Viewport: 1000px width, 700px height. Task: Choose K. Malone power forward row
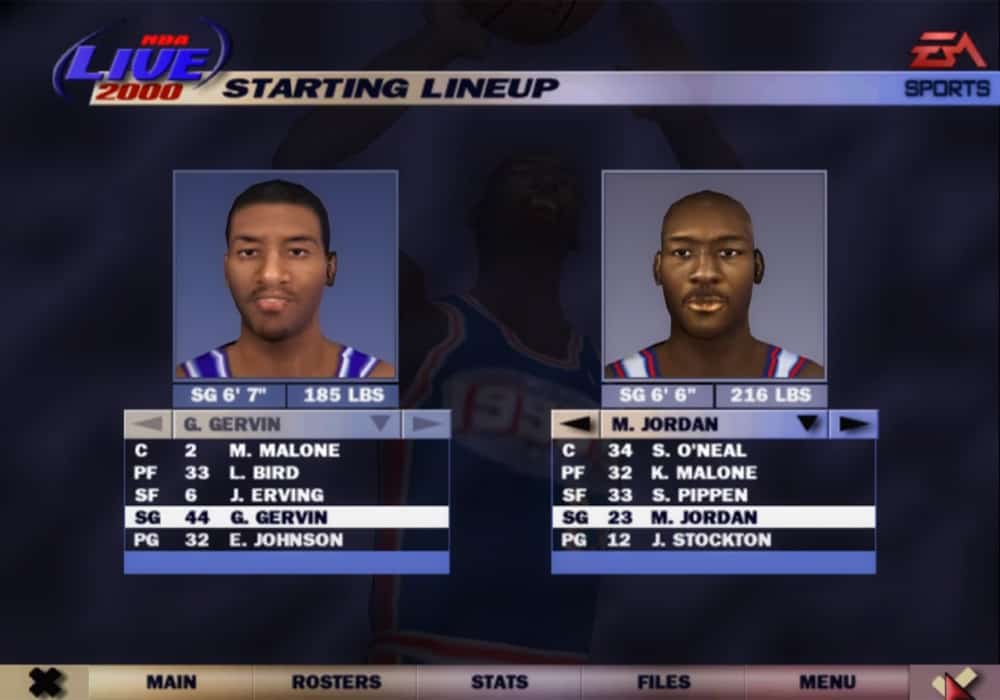pyautogui.click(x=713, y=473)
